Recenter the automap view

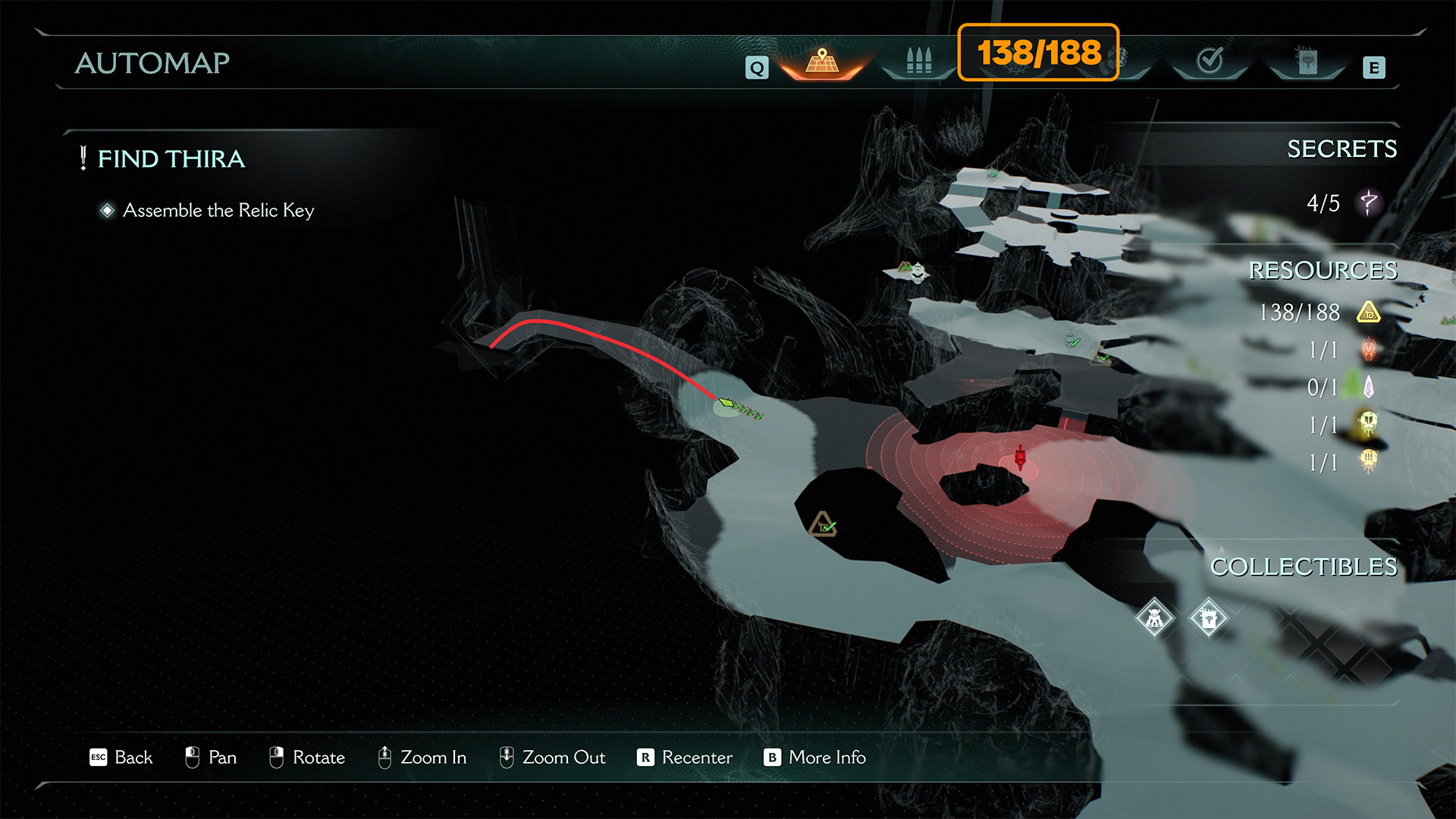coord(685,758)
